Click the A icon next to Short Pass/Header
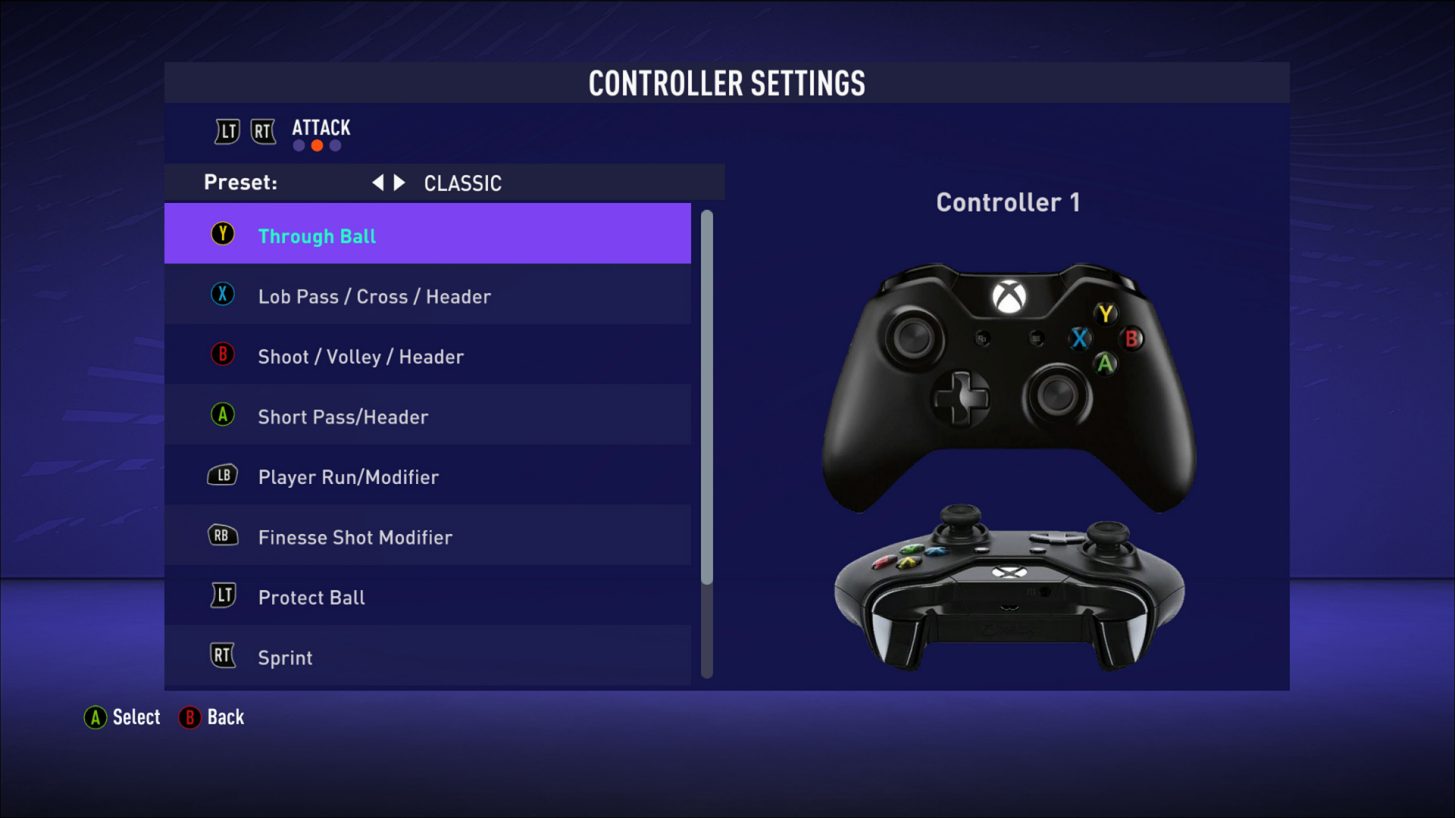Screen dimensions: 1455x818 coord(222,416)
